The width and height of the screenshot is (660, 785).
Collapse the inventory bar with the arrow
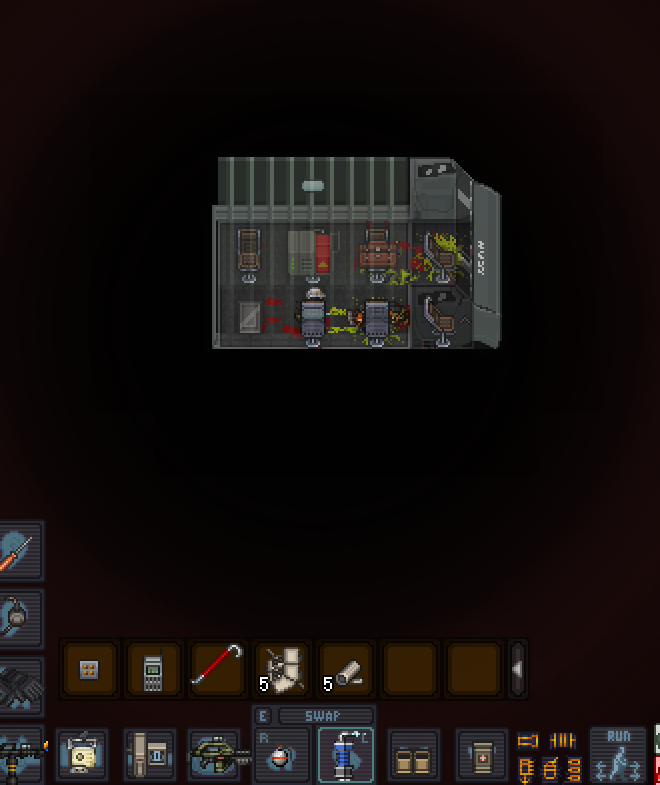pyautogui.click(x=517, y=668)
